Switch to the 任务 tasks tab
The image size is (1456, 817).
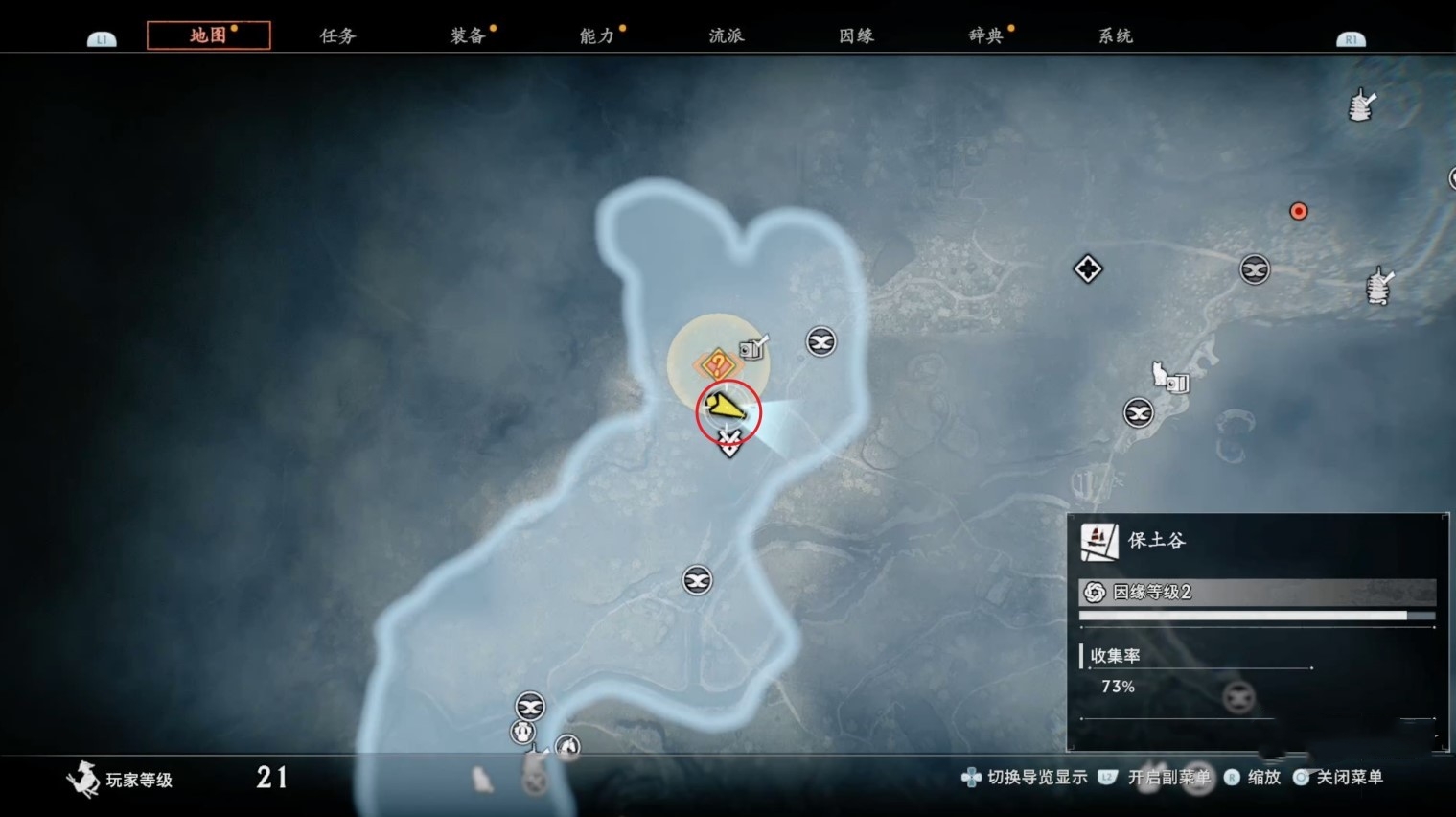tap(335, 35)
